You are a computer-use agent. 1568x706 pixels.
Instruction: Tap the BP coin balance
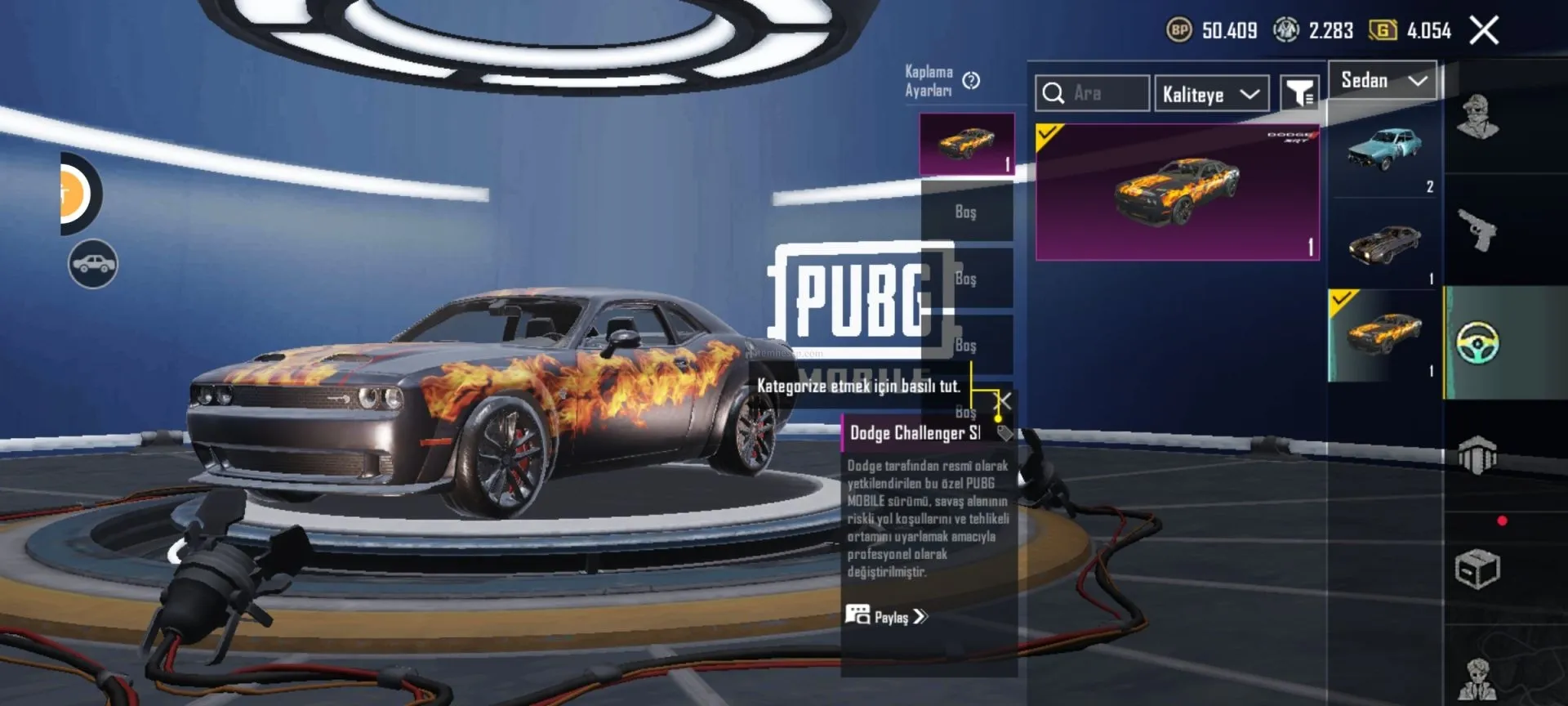click(1214, 31)
